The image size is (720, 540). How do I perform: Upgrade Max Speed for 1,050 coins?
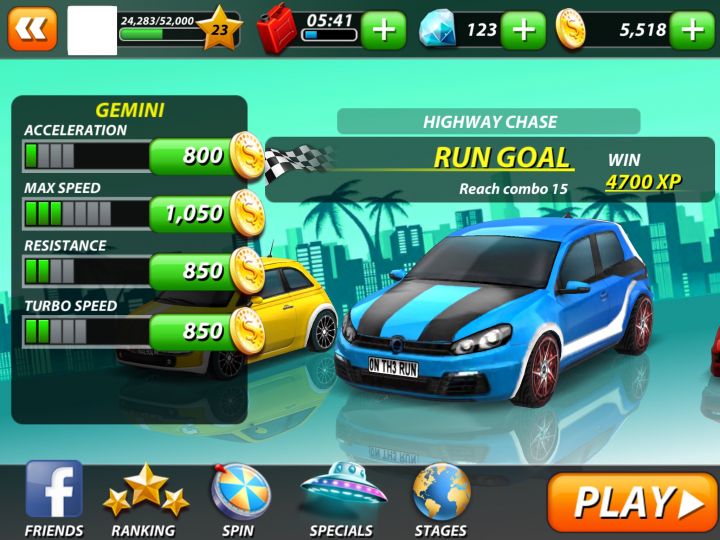pyautogui.click(x=205, y=213)
